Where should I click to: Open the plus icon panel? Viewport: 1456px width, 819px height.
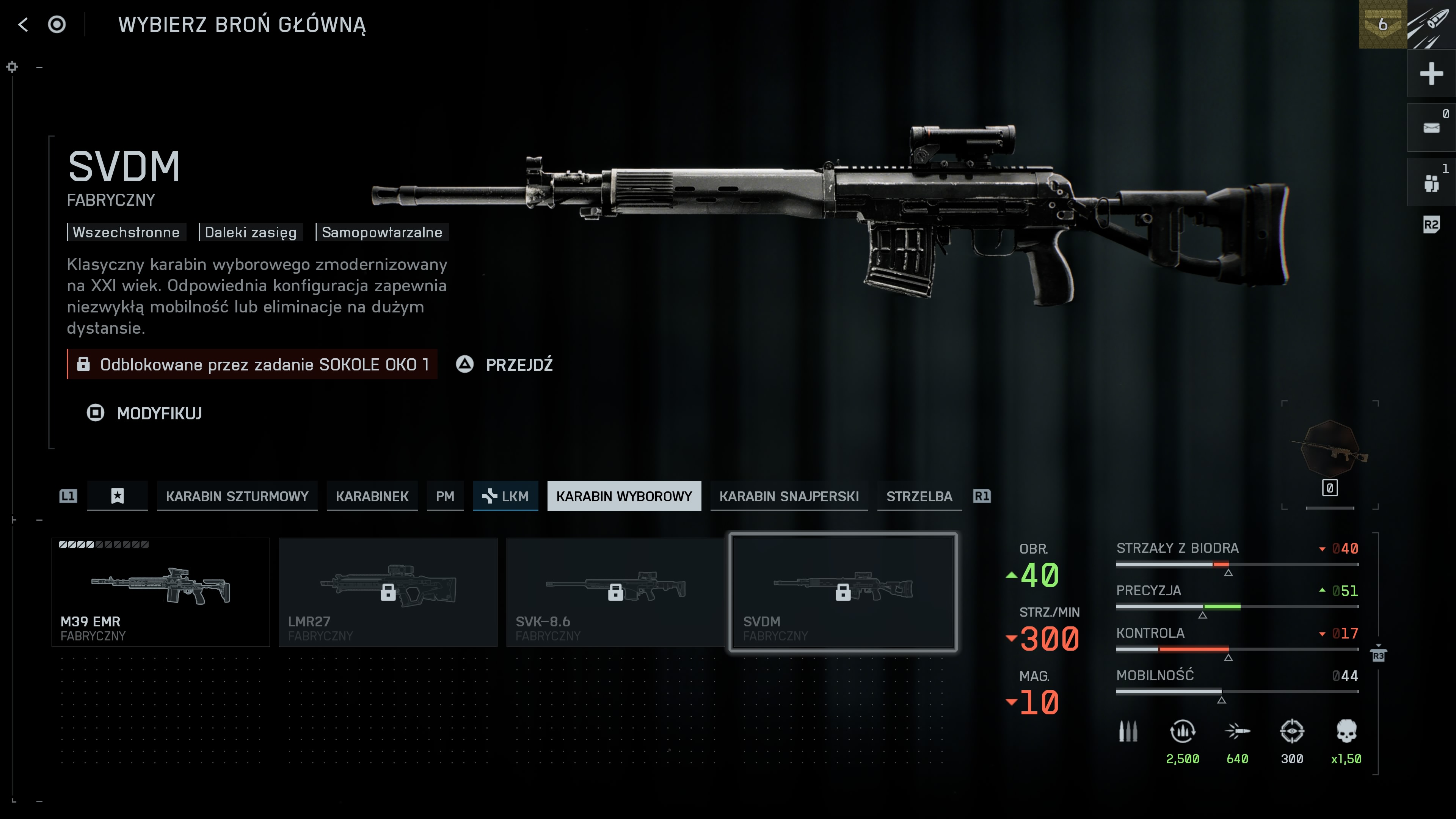click(1431, 74)
